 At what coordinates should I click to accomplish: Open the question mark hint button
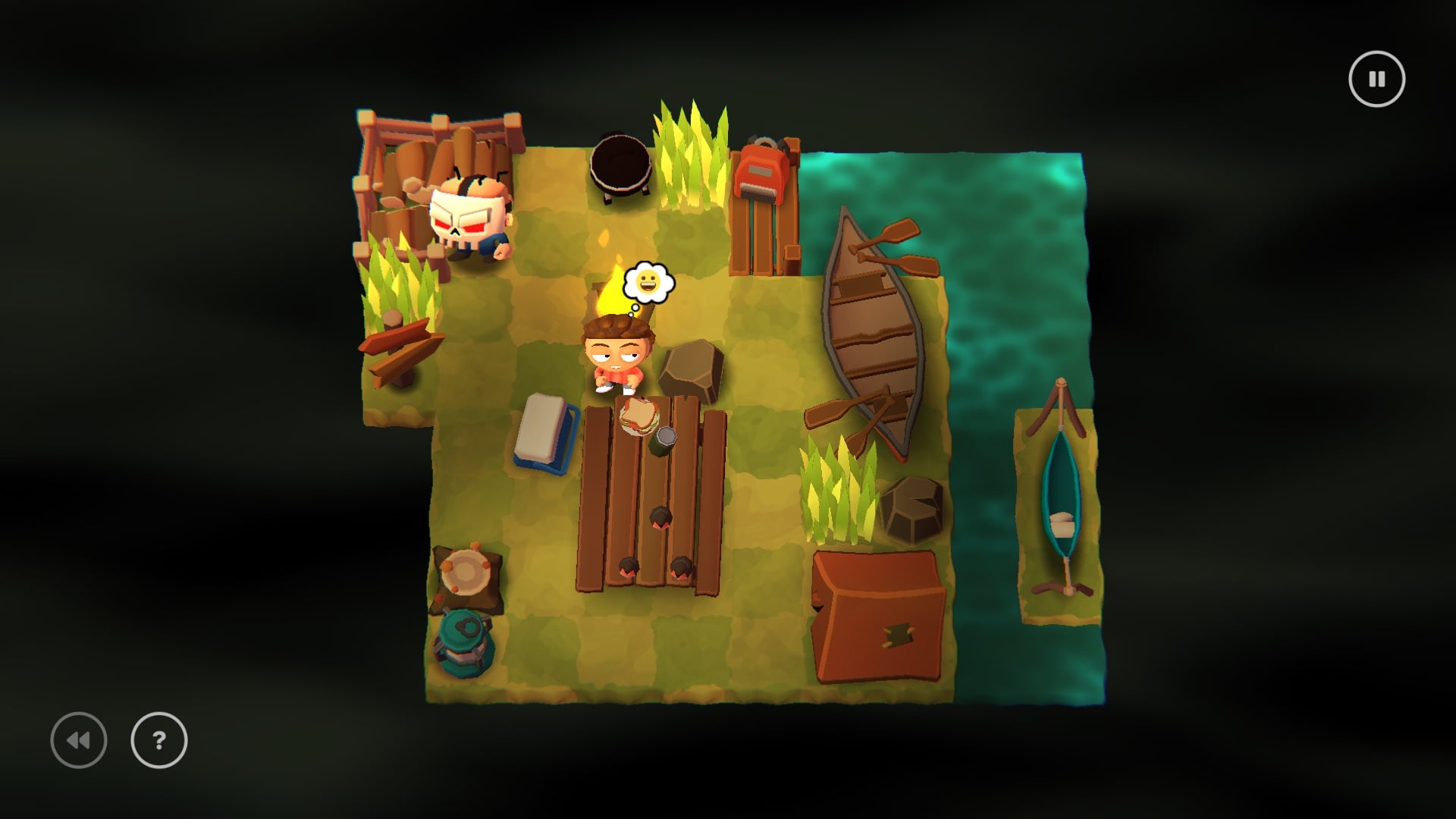pyautogui.click(x=159, y=740)
